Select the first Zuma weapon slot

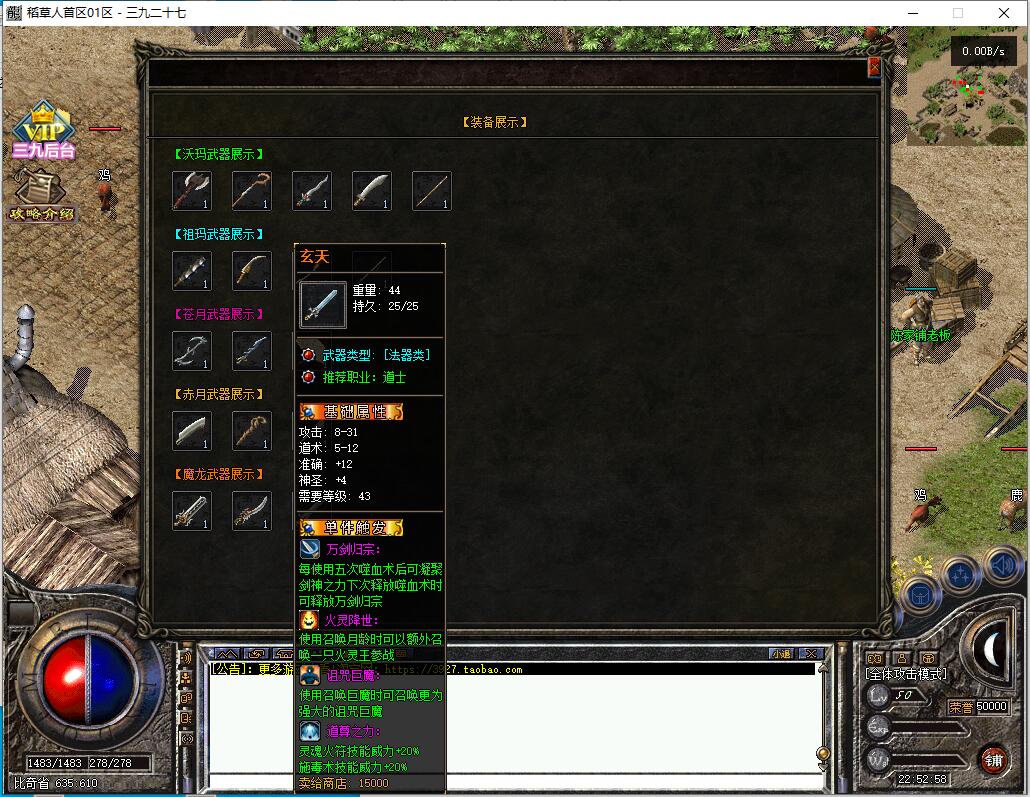[191, 271]
